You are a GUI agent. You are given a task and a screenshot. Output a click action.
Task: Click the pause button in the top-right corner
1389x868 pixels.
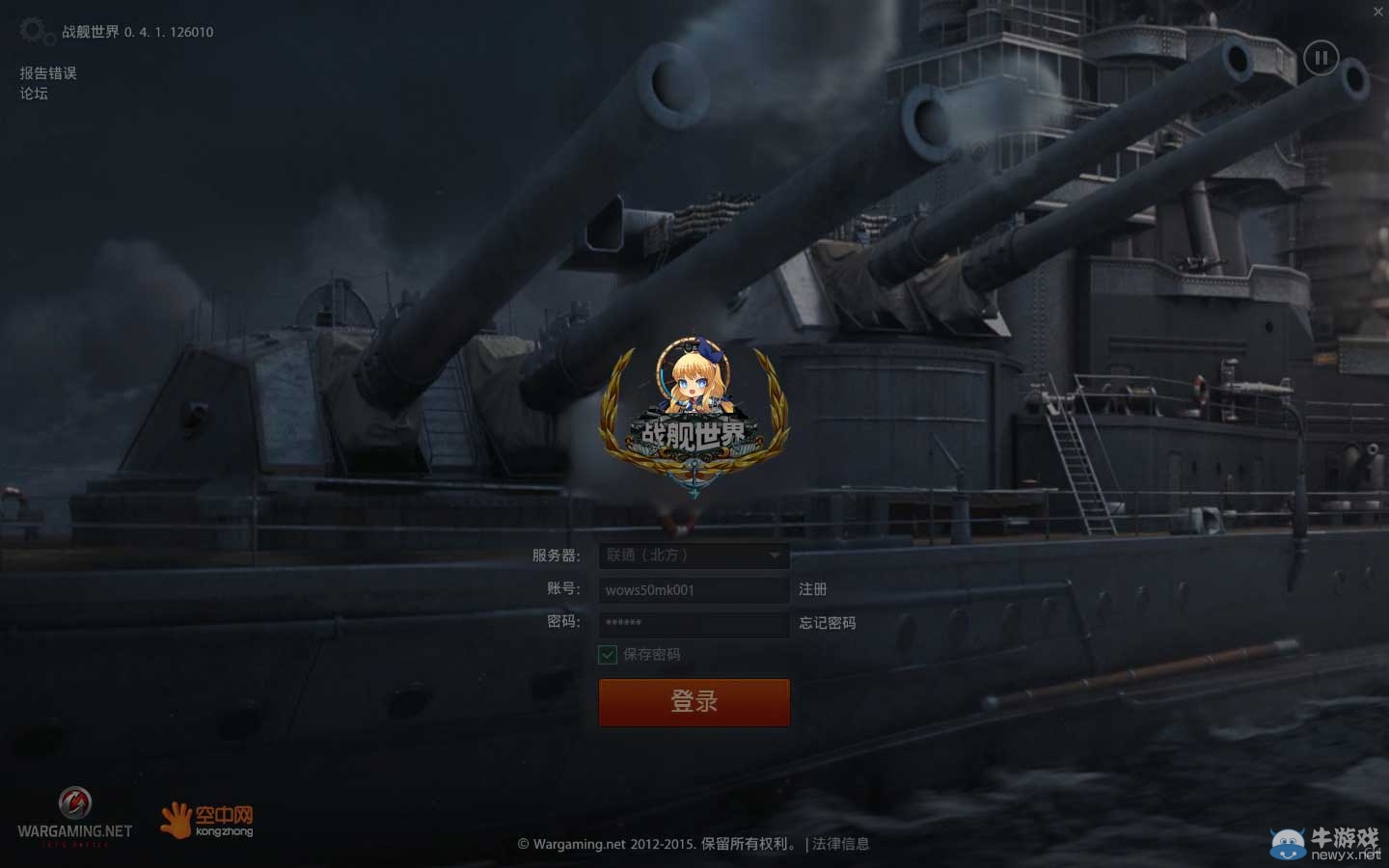click(x=1321, y=58)
